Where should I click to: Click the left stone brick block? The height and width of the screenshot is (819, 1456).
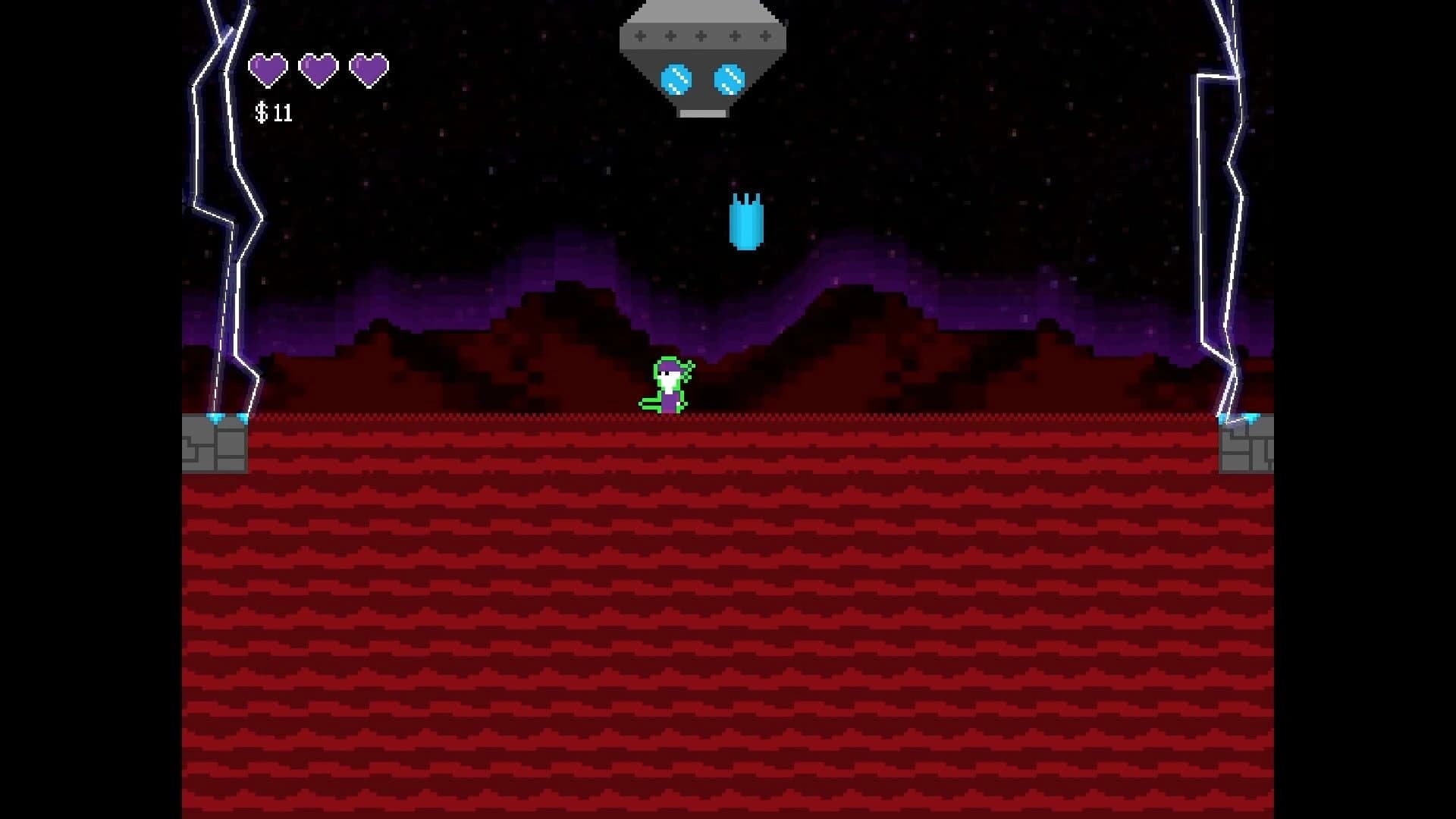tap(215, 447)
